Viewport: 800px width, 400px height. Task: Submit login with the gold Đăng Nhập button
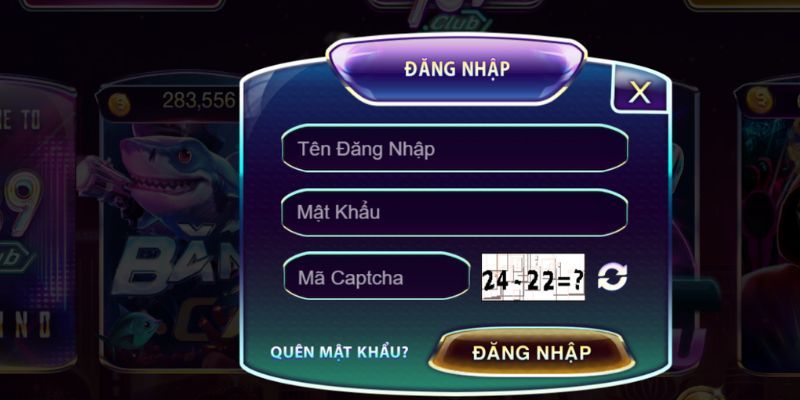click(x=532, y=352)
